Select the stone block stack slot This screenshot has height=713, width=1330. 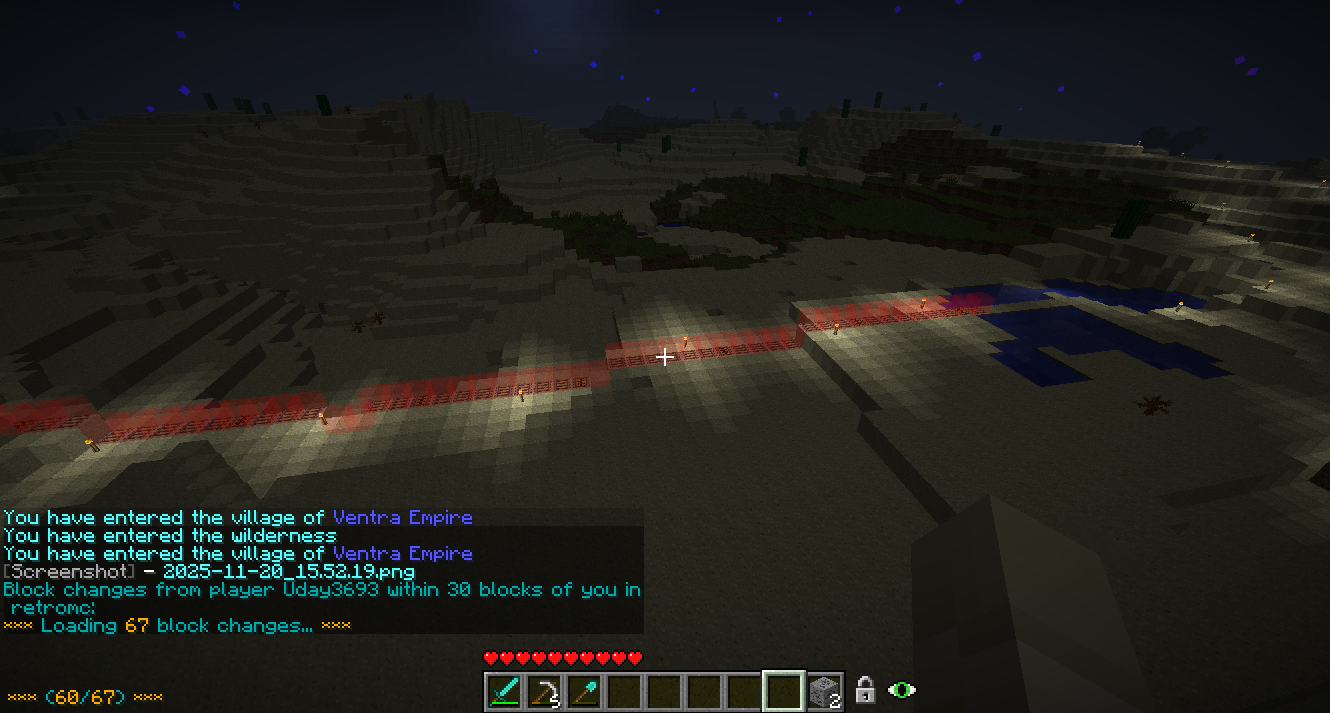coord(824,691)
